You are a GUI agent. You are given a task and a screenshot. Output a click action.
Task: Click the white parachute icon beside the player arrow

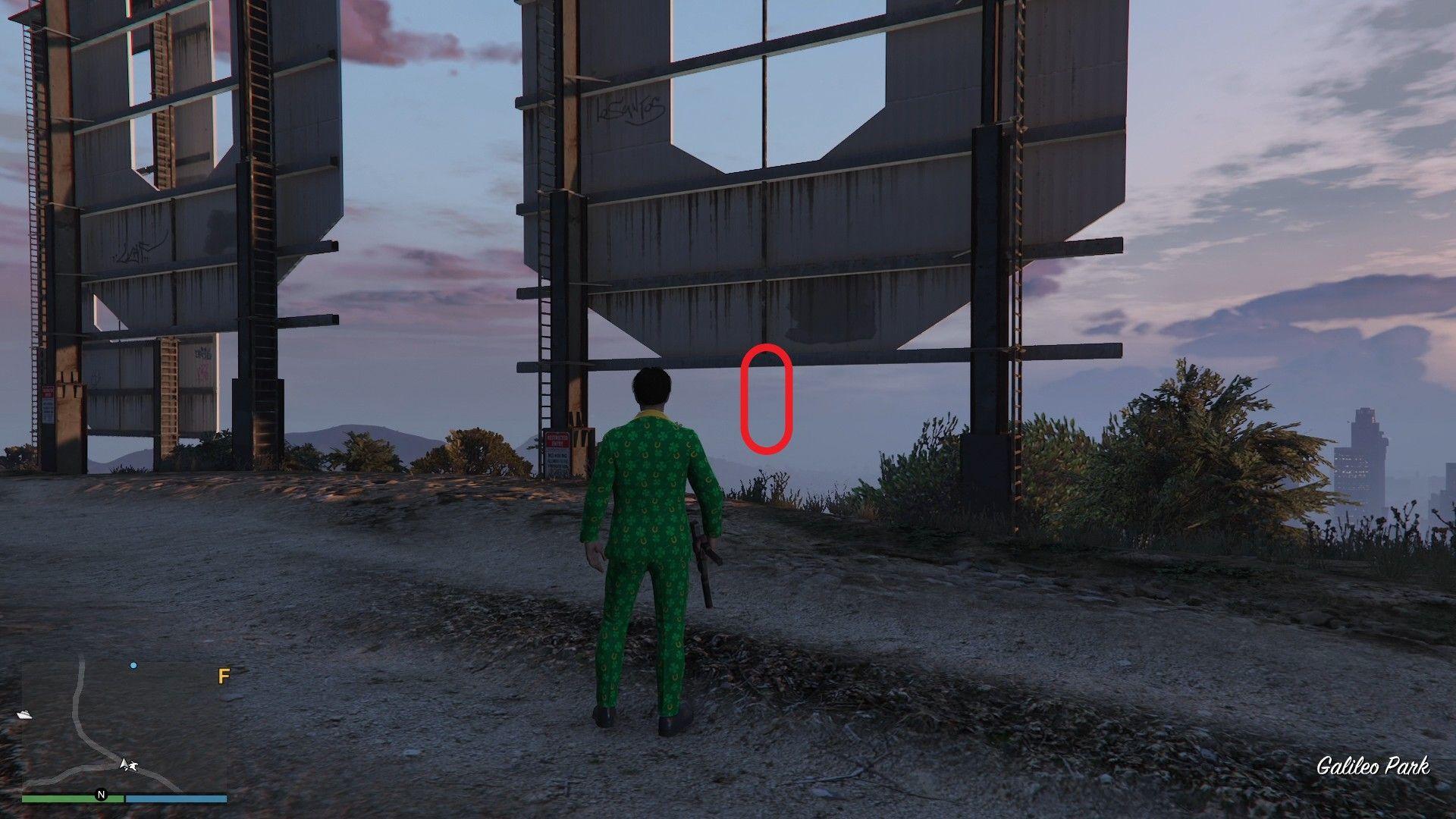134,767
